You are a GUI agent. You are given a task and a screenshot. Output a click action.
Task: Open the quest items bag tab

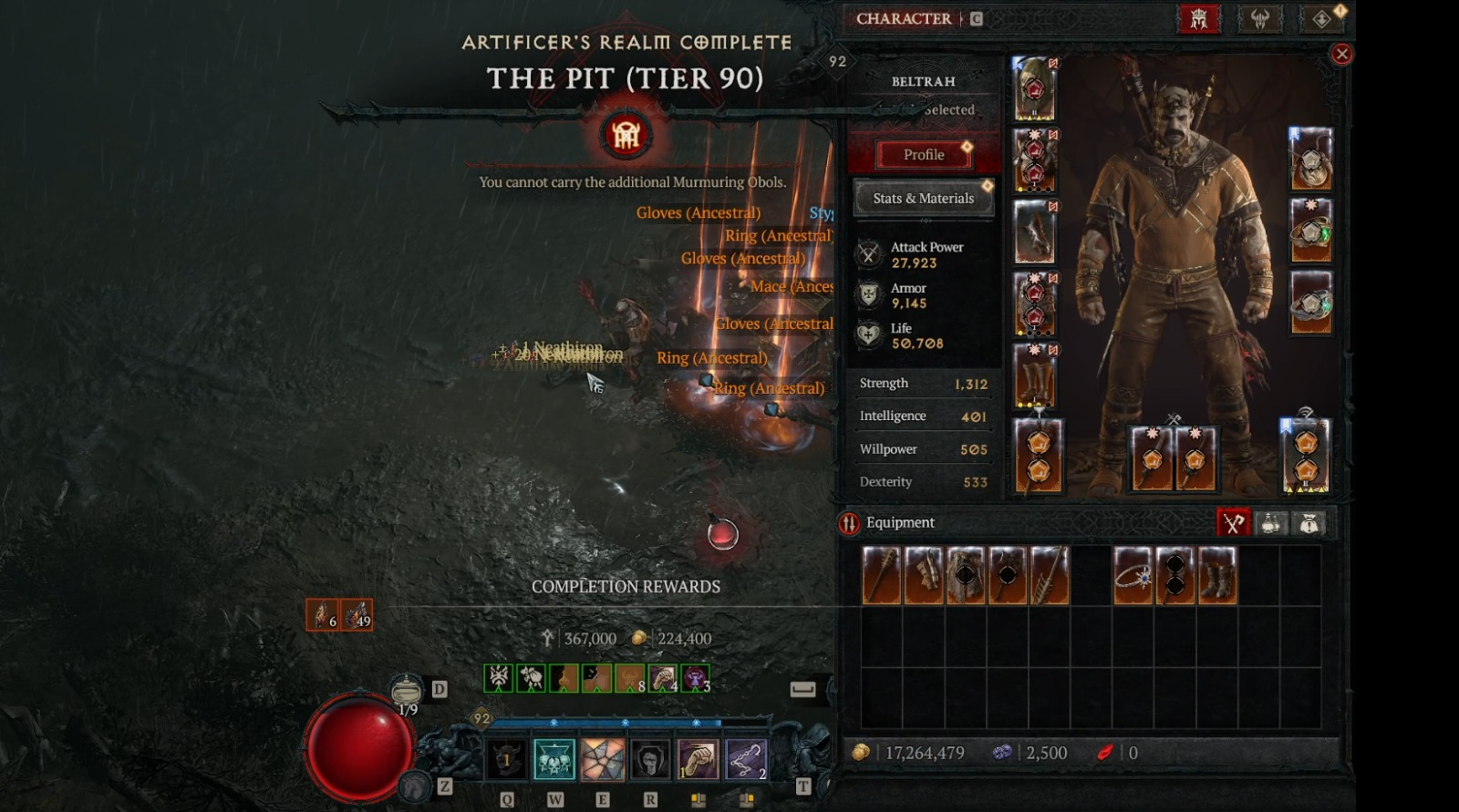1309,523
